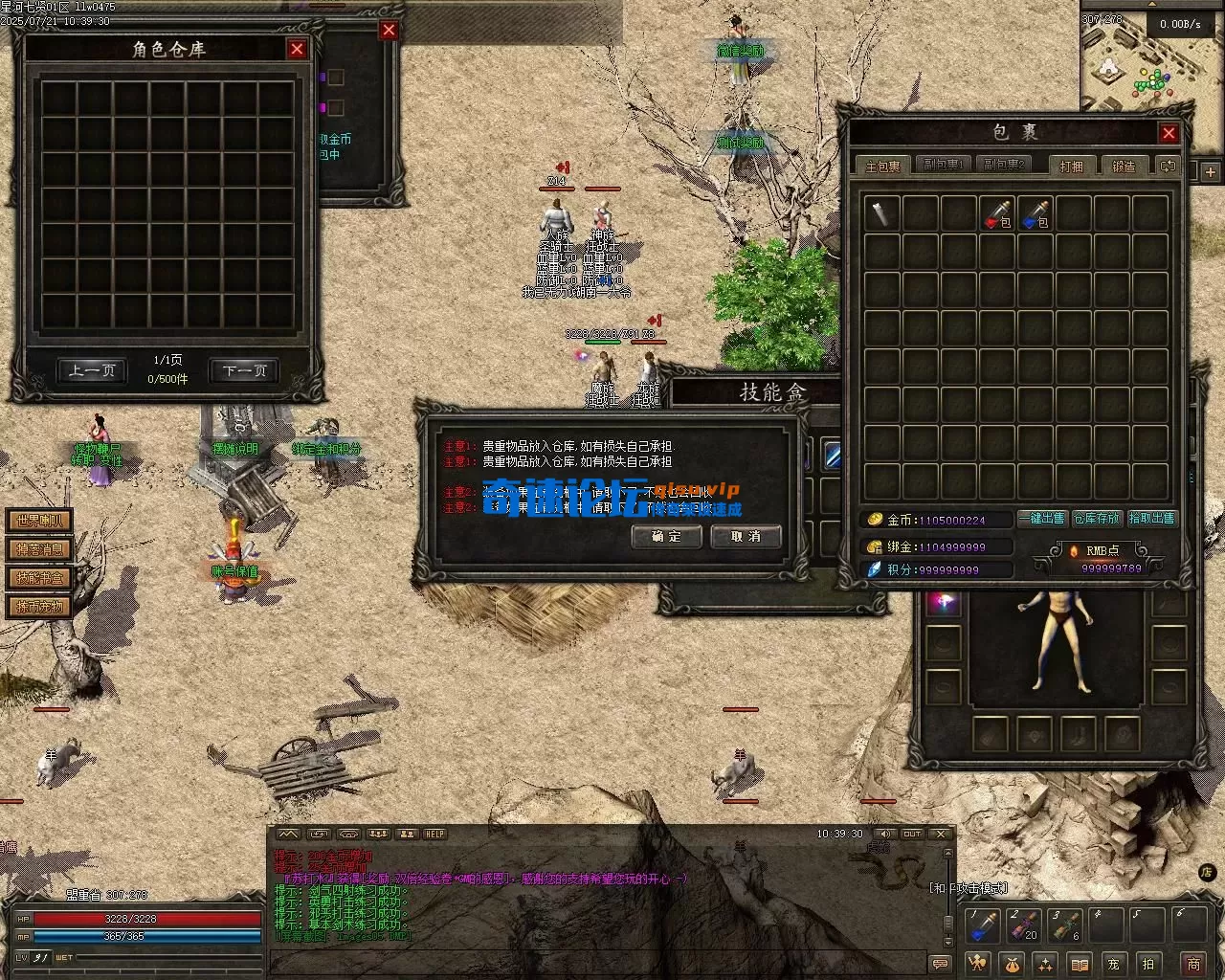Close the 包裹 bag window
Screen dimensions: 1225x980
pos(1169,133)
